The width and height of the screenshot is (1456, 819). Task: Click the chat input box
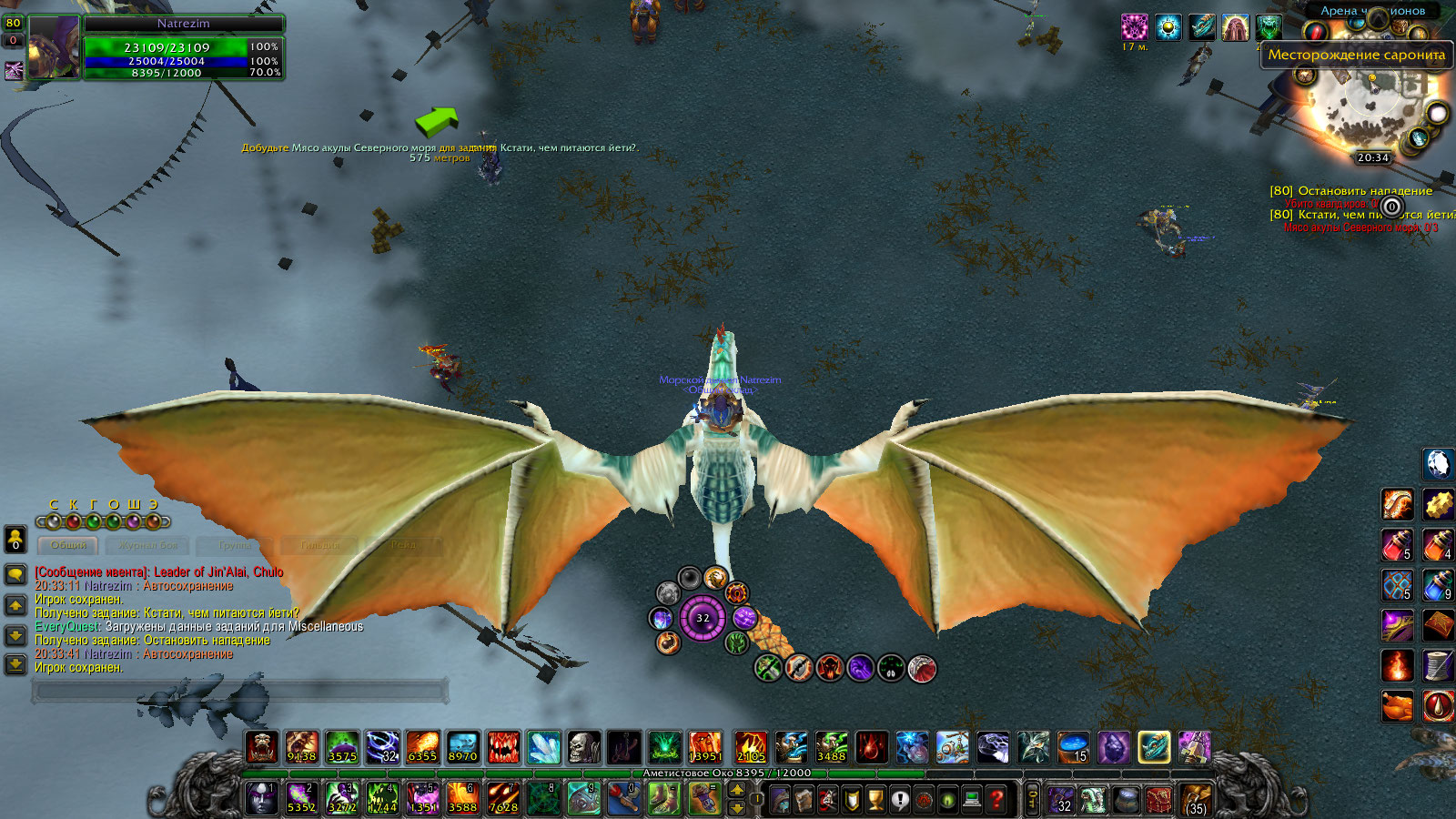click(241, 692)
